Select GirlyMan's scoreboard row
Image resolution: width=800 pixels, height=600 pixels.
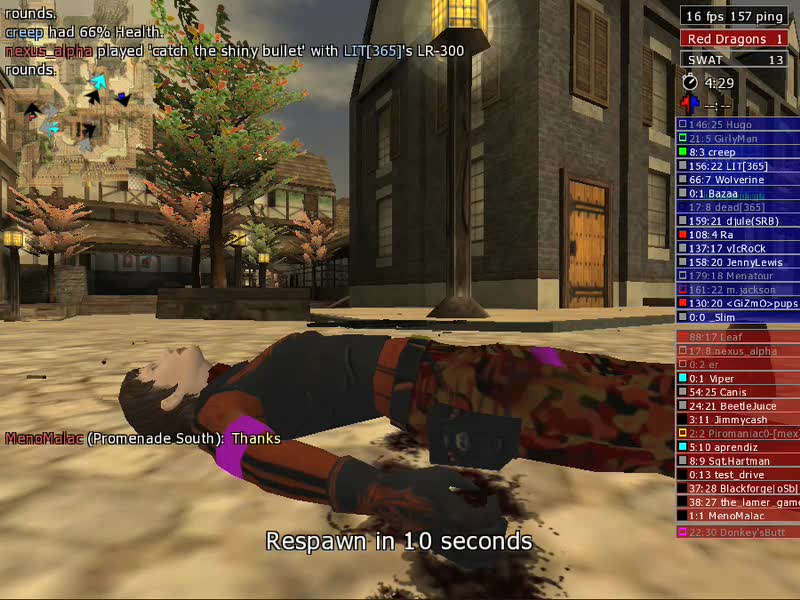737,138
